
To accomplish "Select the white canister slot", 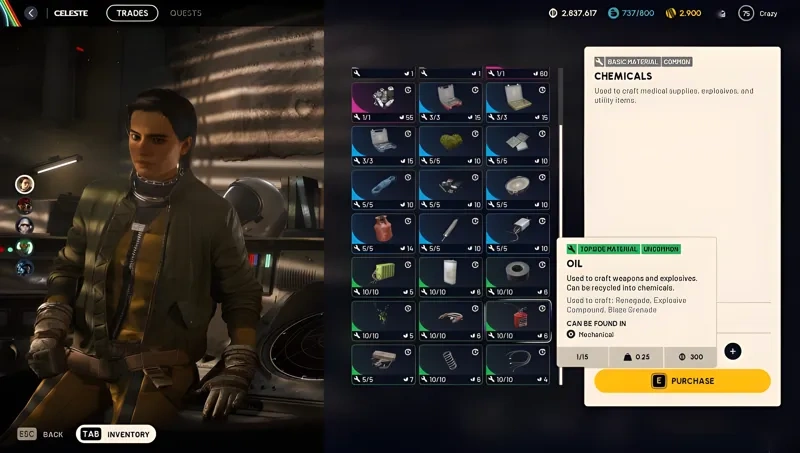I will click(450, 277).
